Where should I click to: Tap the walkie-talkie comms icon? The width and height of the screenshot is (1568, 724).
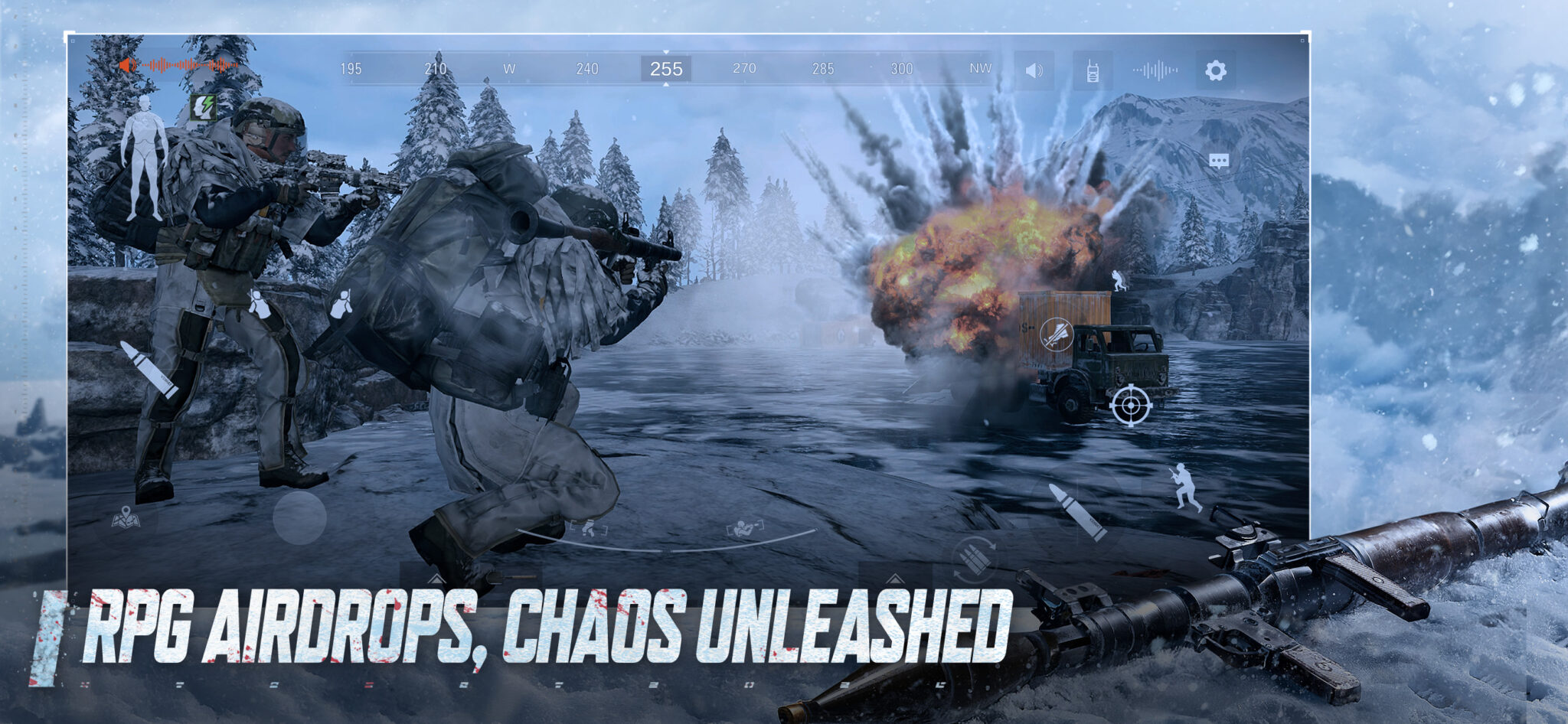pyautogui.click(x=1091, y=69)
